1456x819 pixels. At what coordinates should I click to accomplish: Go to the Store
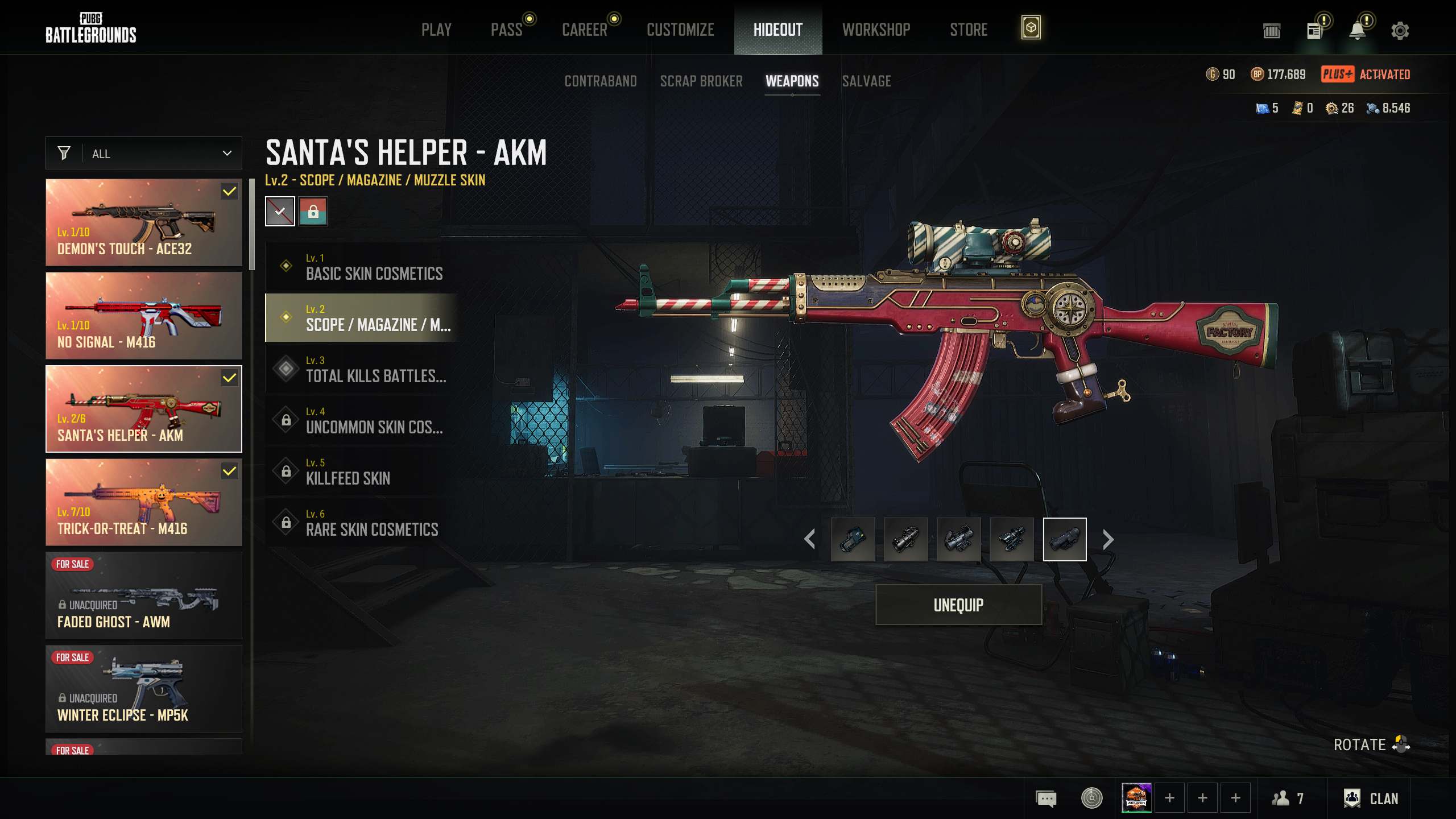pos(969,30)
